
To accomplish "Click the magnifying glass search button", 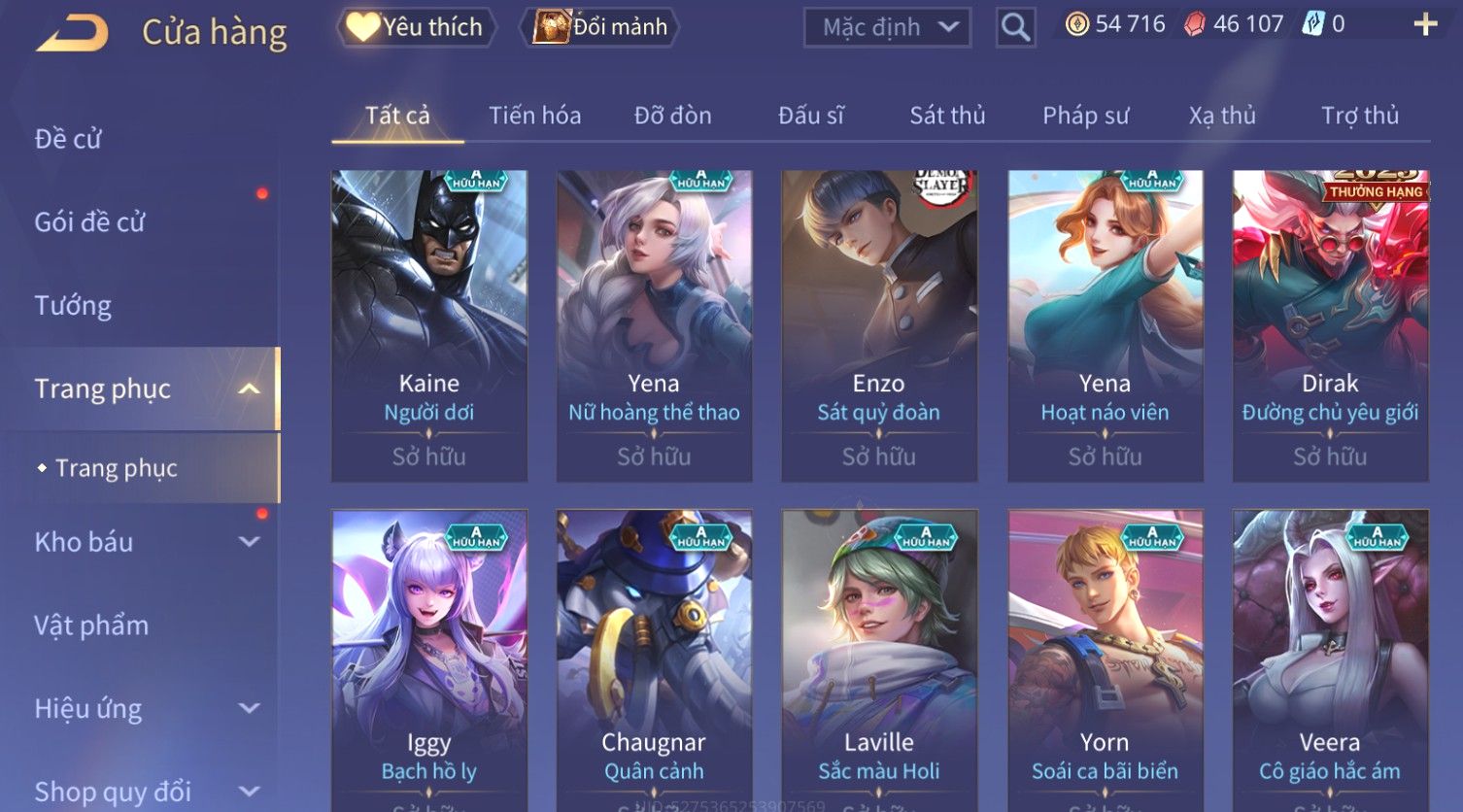I will pos(1015,28).
